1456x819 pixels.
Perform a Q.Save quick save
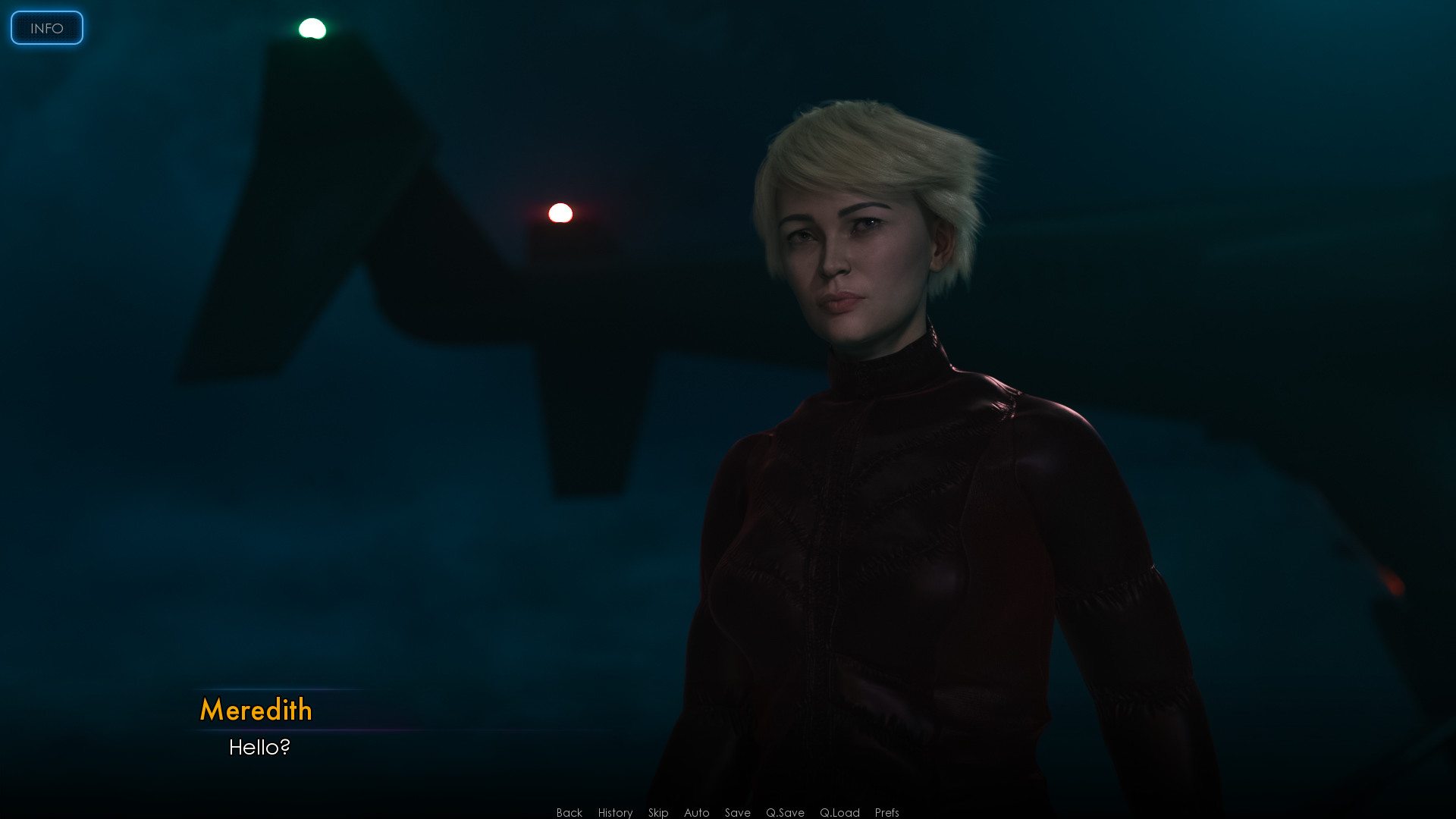pyautogui.click(x=785, y=812)
